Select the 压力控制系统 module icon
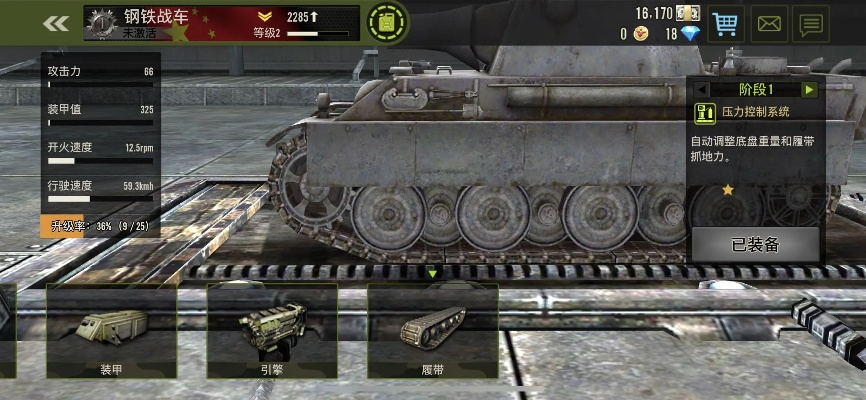This screenshot has width=866, height=400. pos(704,112)
